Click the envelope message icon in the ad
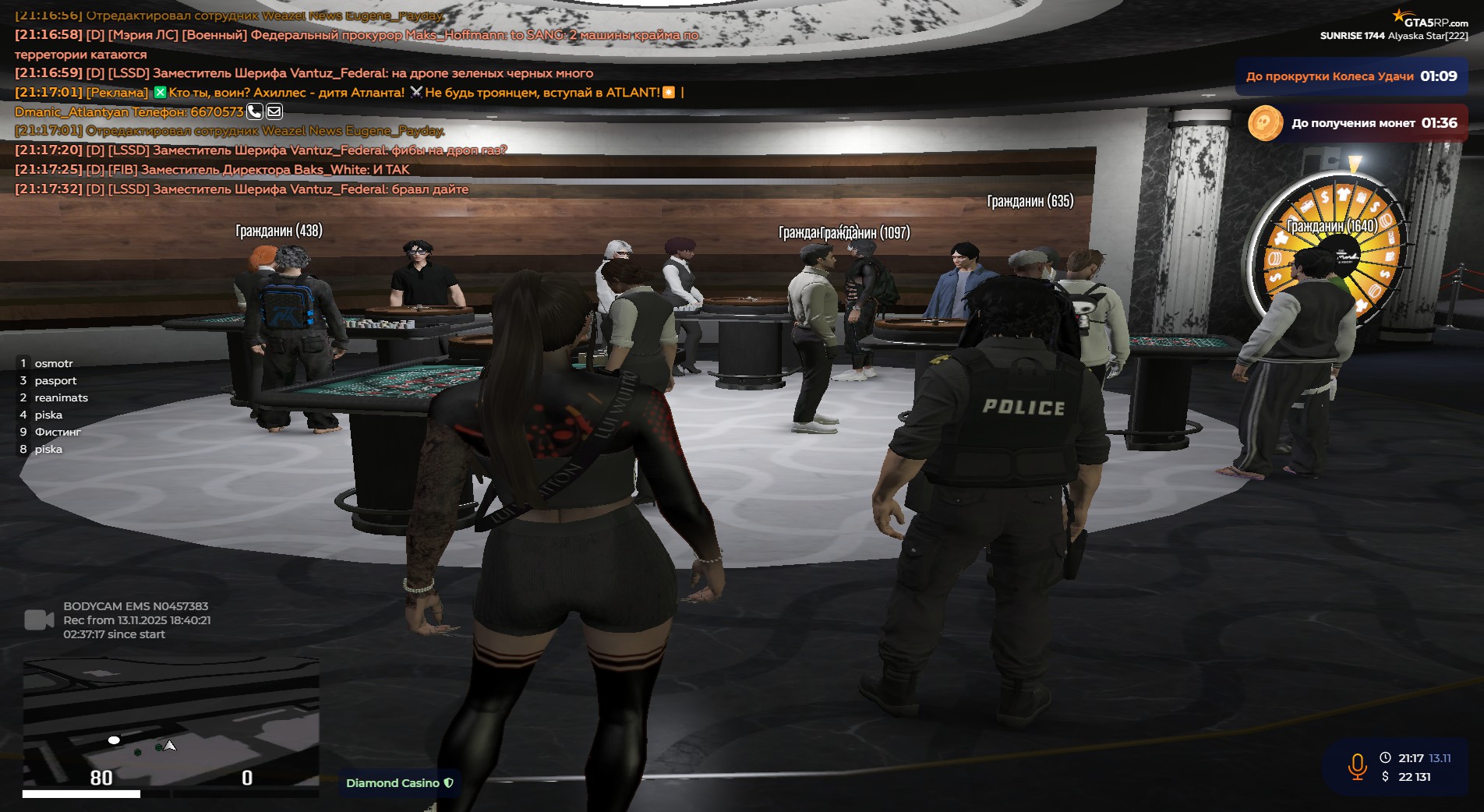 point(274,111)
